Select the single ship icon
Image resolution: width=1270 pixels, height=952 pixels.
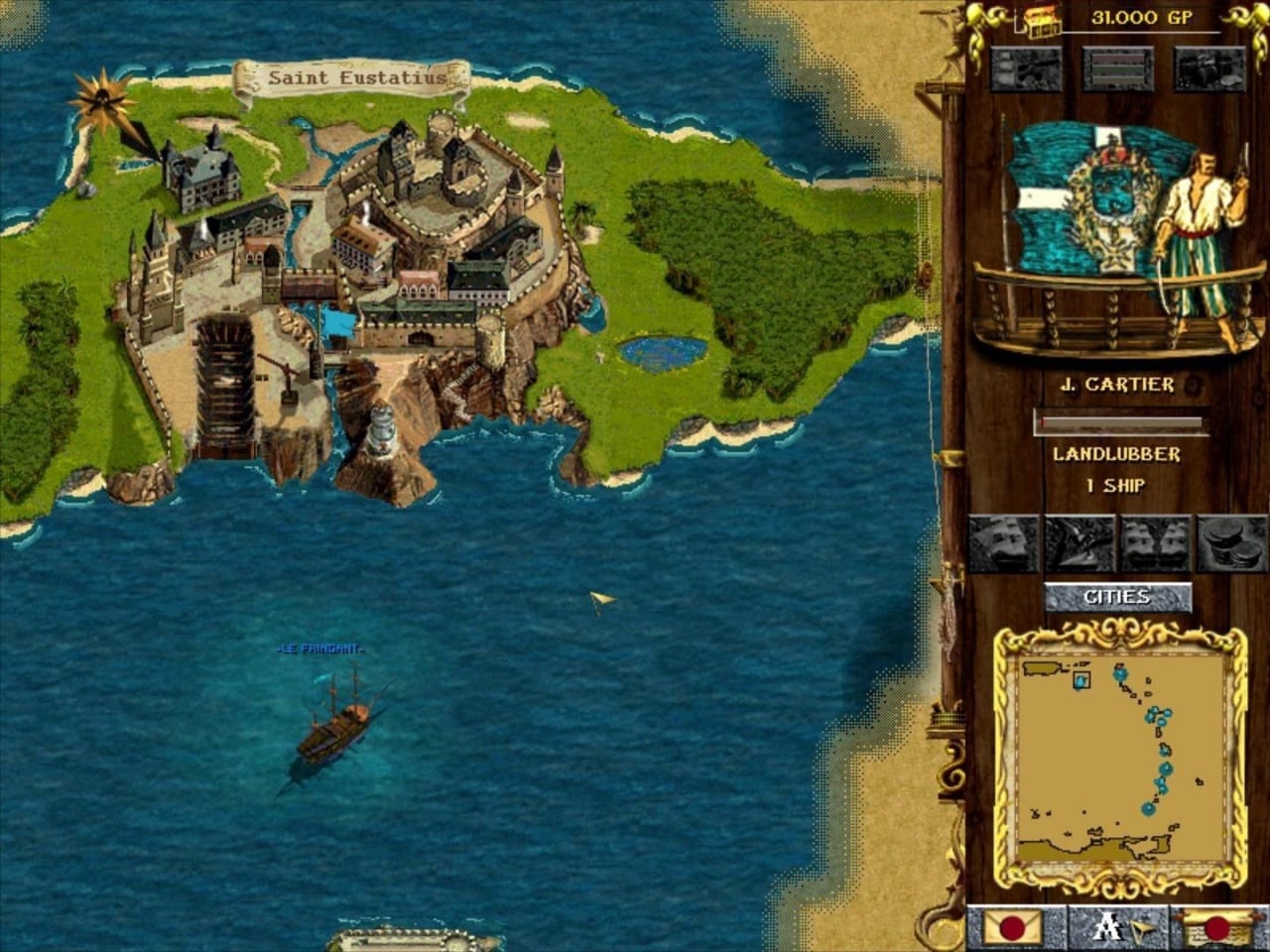tap(1002, 543)
